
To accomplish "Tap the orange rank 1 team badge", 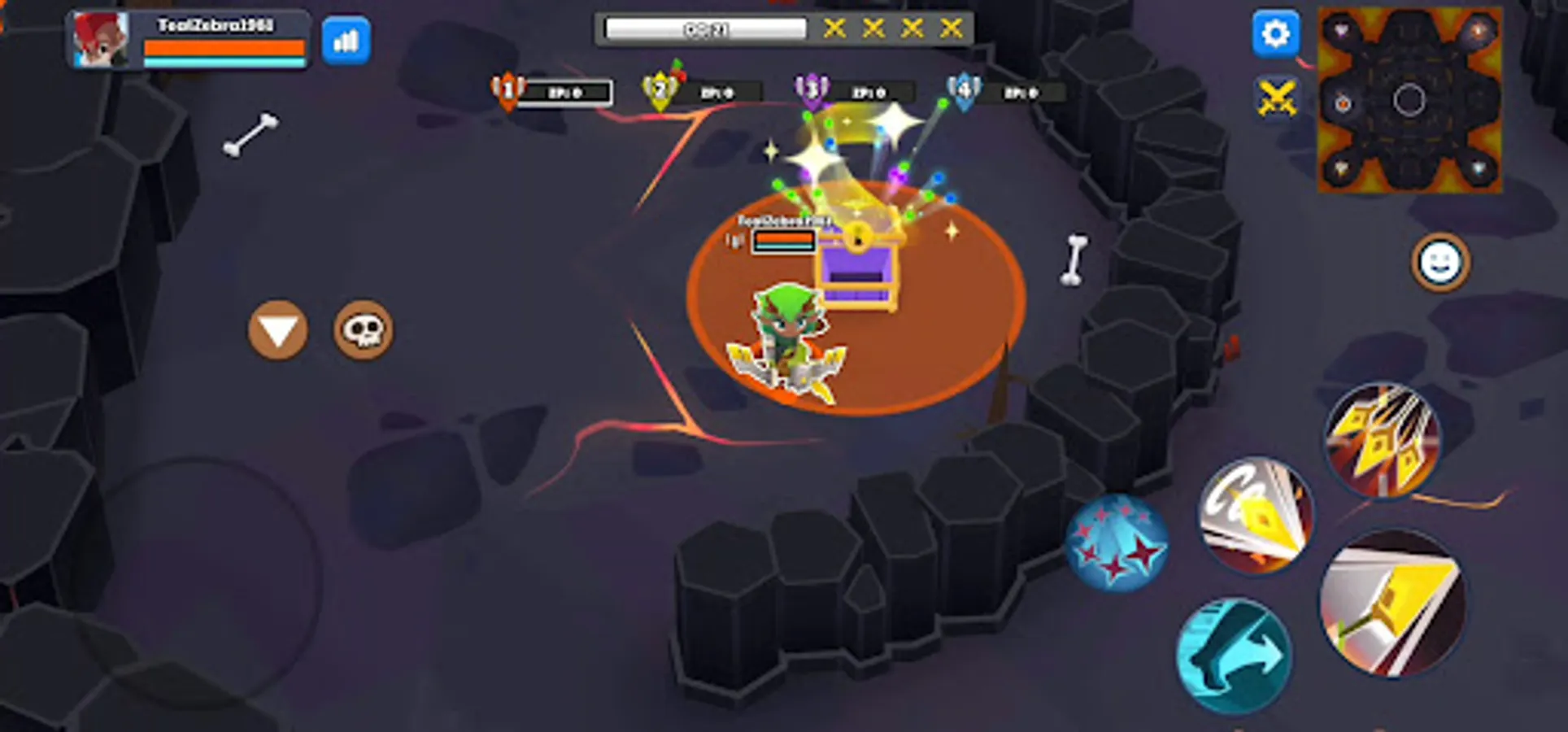I will tap(506, 91).
